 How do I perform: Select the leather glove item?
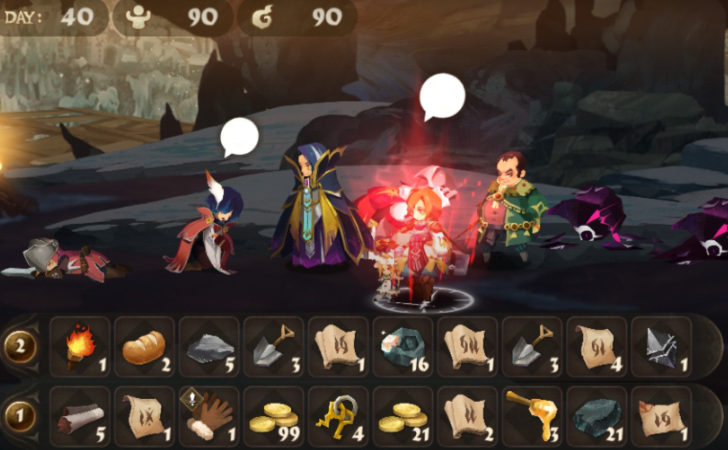208,416
